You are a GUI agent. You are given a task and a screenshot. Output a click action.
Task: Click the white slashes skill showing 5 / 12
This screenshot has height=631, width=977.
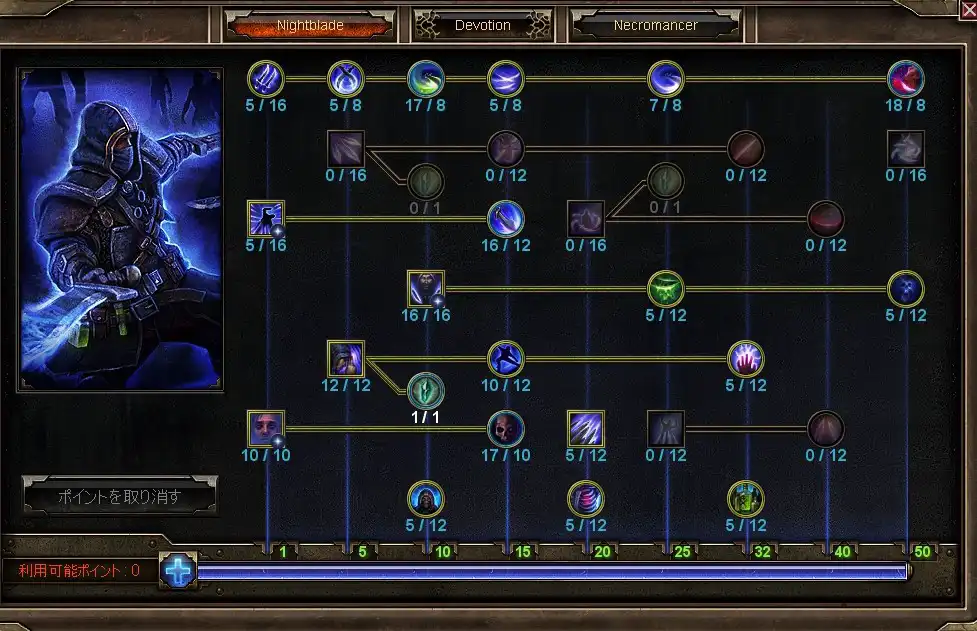pos(586,429)
